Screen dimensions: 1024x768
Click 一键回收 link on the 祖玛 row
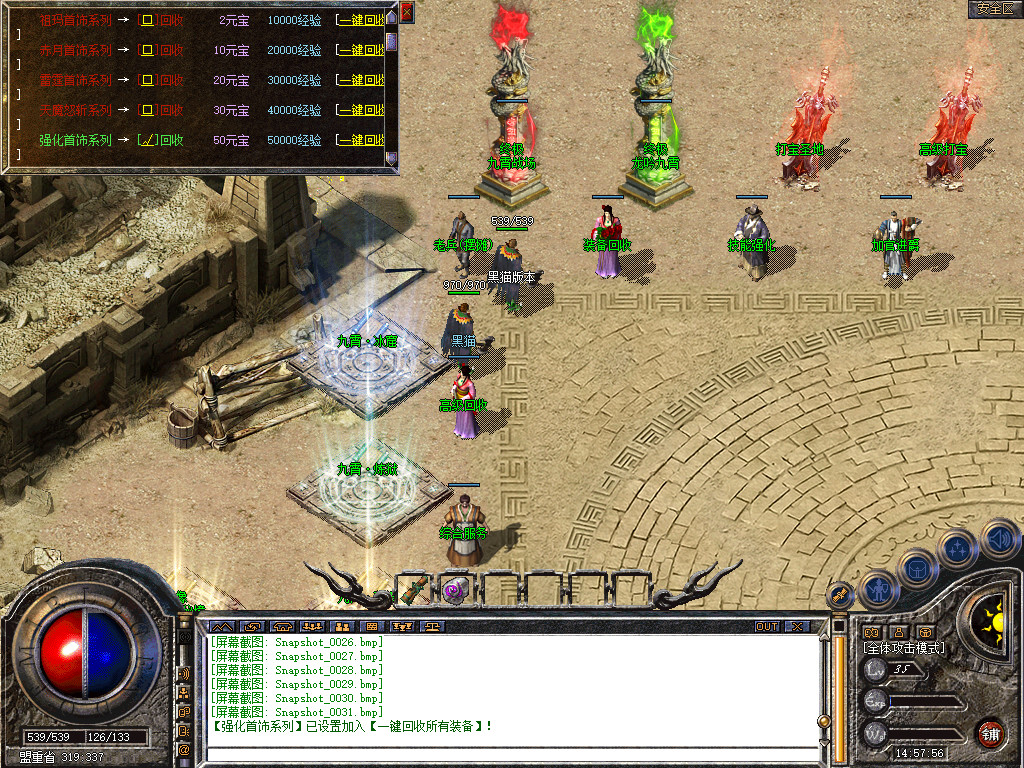point(360,20)
